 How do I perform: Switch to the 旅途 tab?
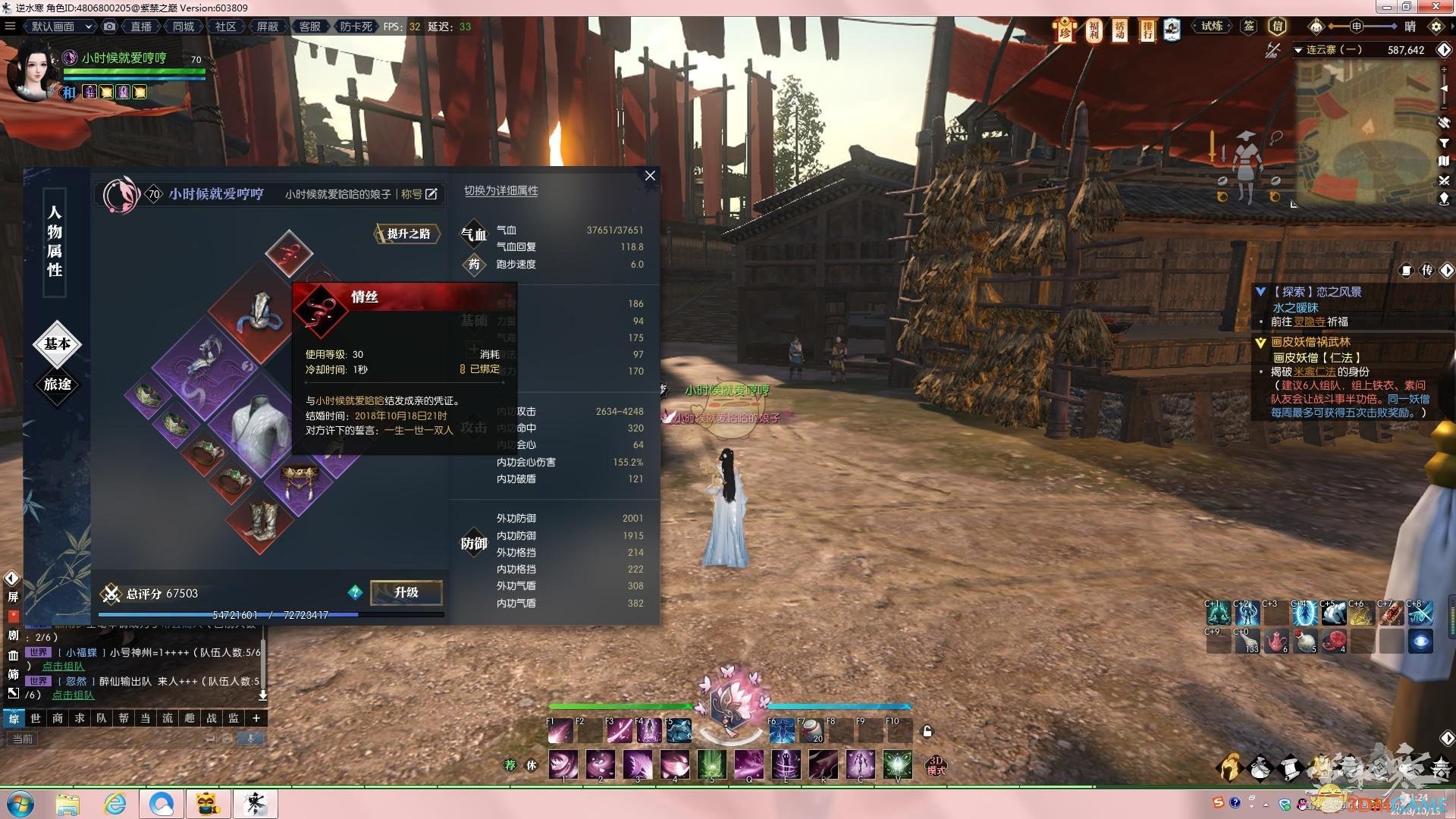58,384
